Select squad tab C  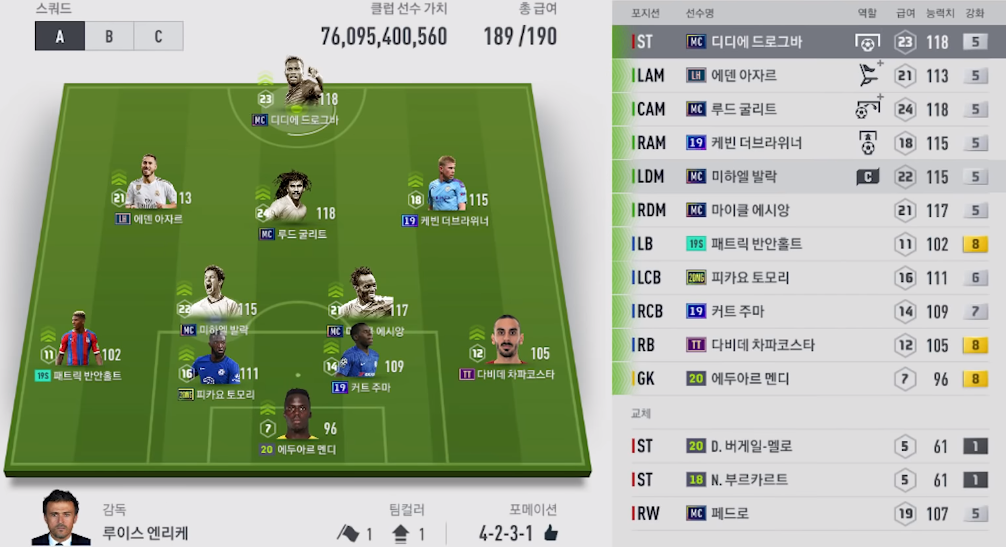click(x=158, y=36)
